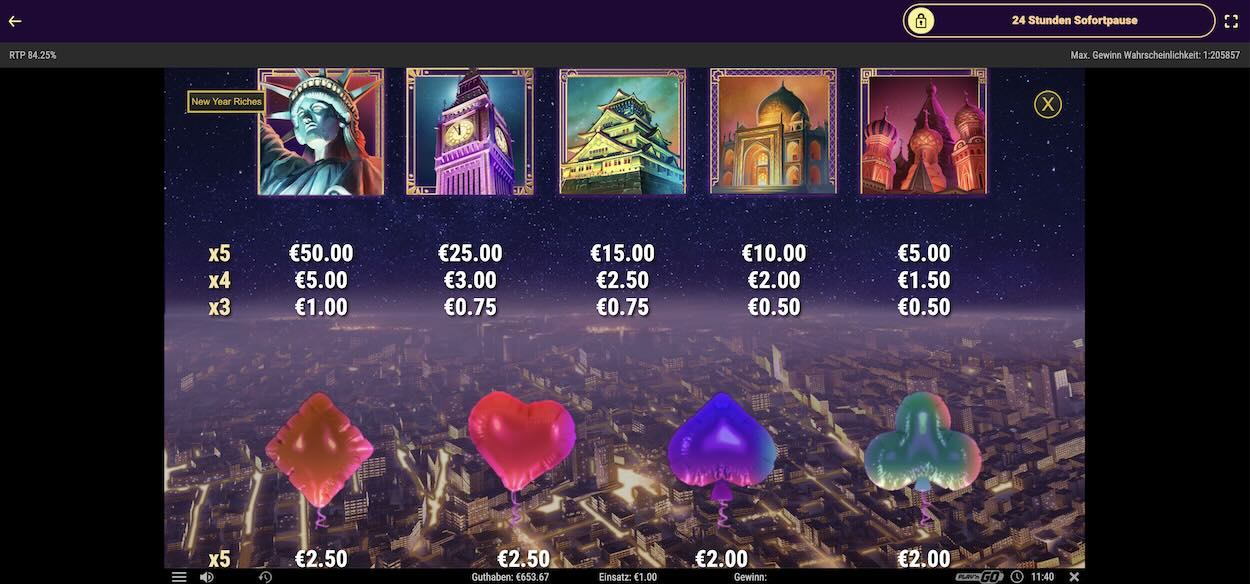Toggle the sound speaker icon
The width and height of the screenshot is (1250, 584).
pyautogui.click(x=206, y=577)
